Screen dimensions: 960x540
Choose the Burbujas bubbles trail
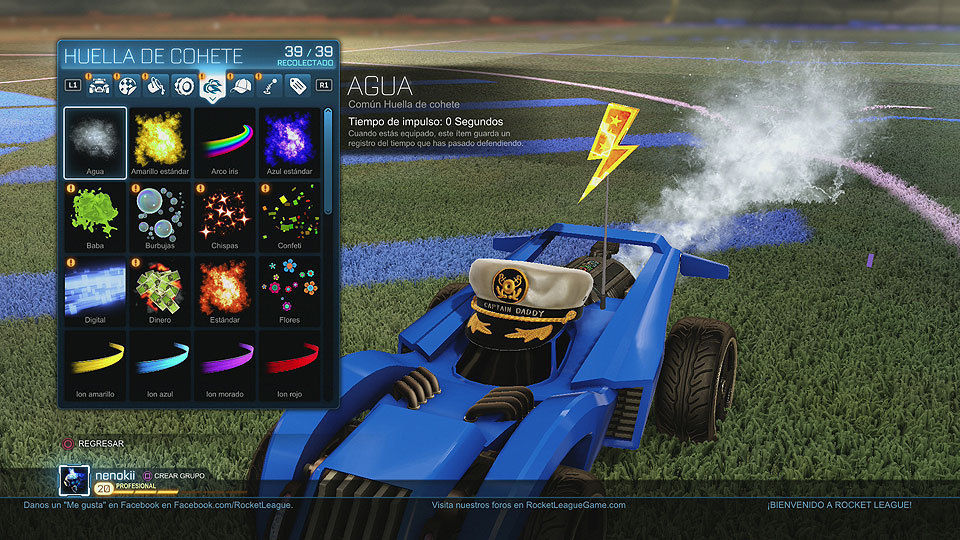[x=160, y=215]
